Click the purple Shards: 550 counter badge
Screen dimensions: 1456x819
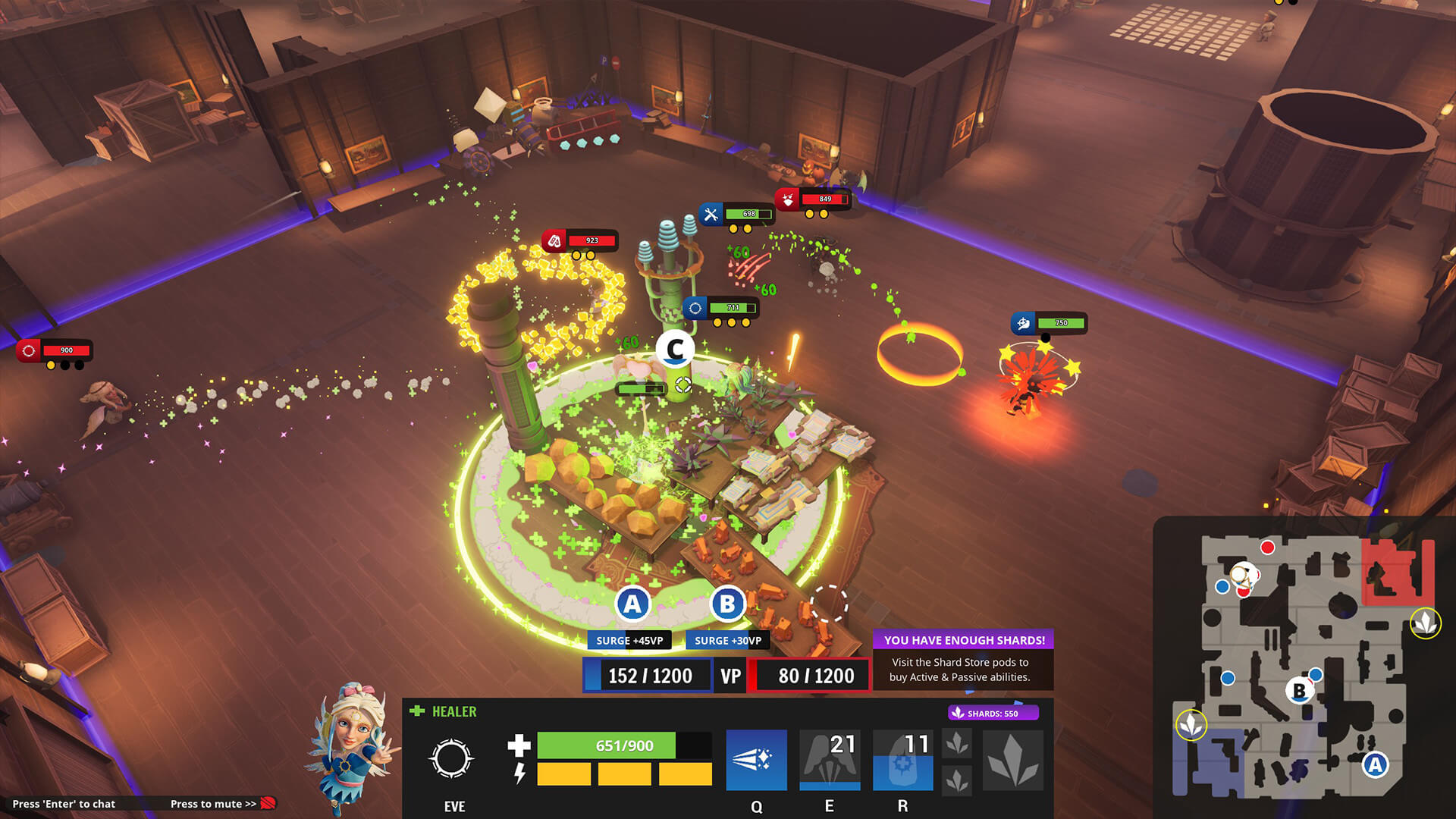click(x=993, y=713)
